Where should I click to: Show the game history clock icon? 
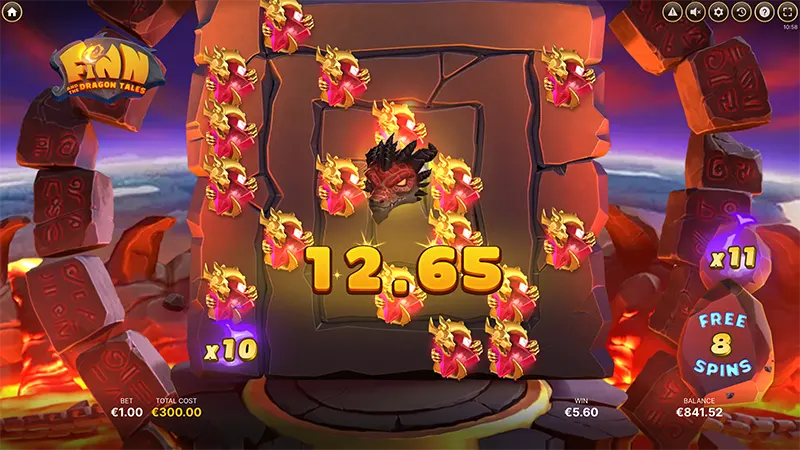[741, 12]
